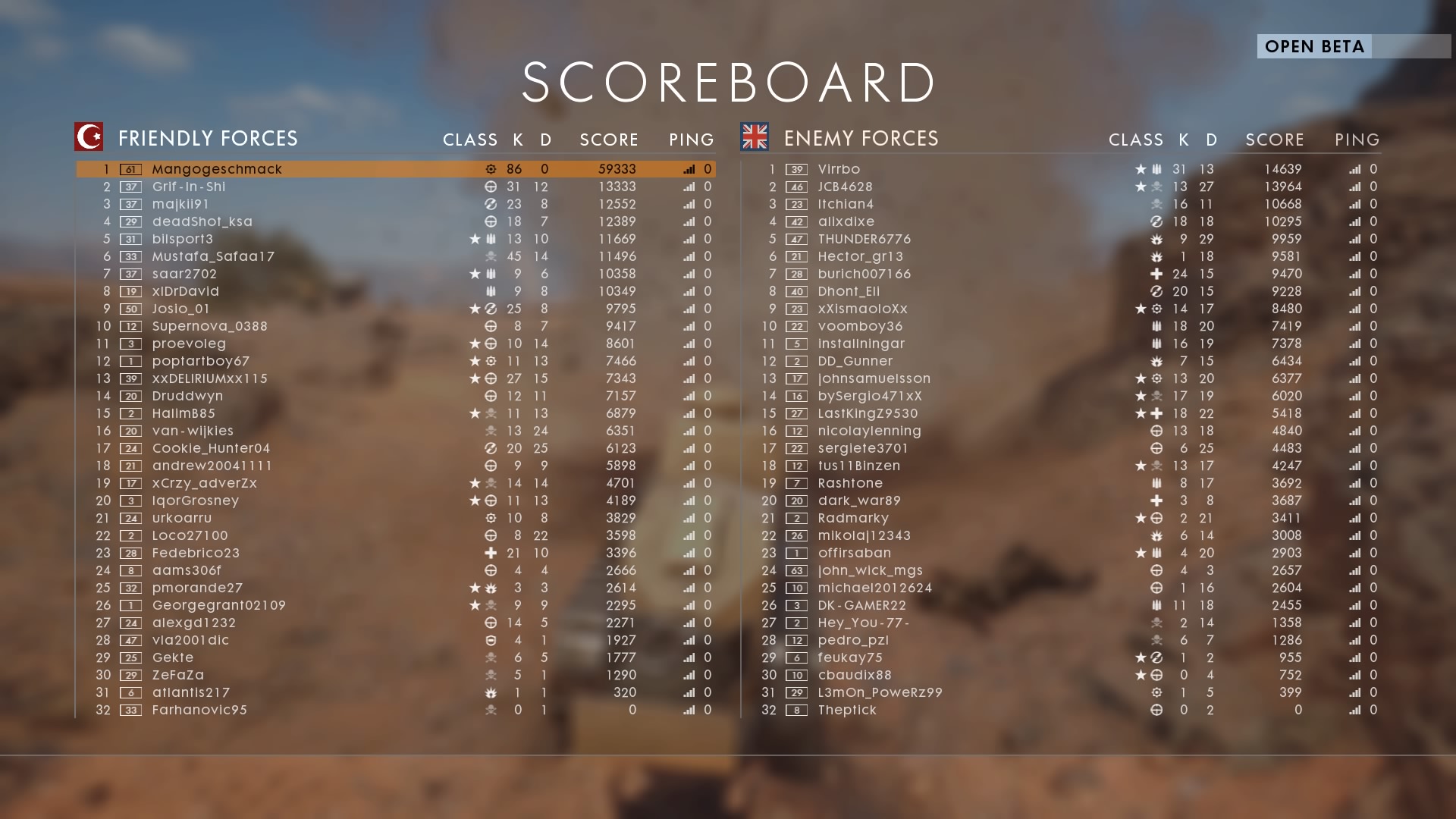Select enemy player DK-GAMER22
Viewport: 1456px width, 819px height.
[x=861, y=605]
